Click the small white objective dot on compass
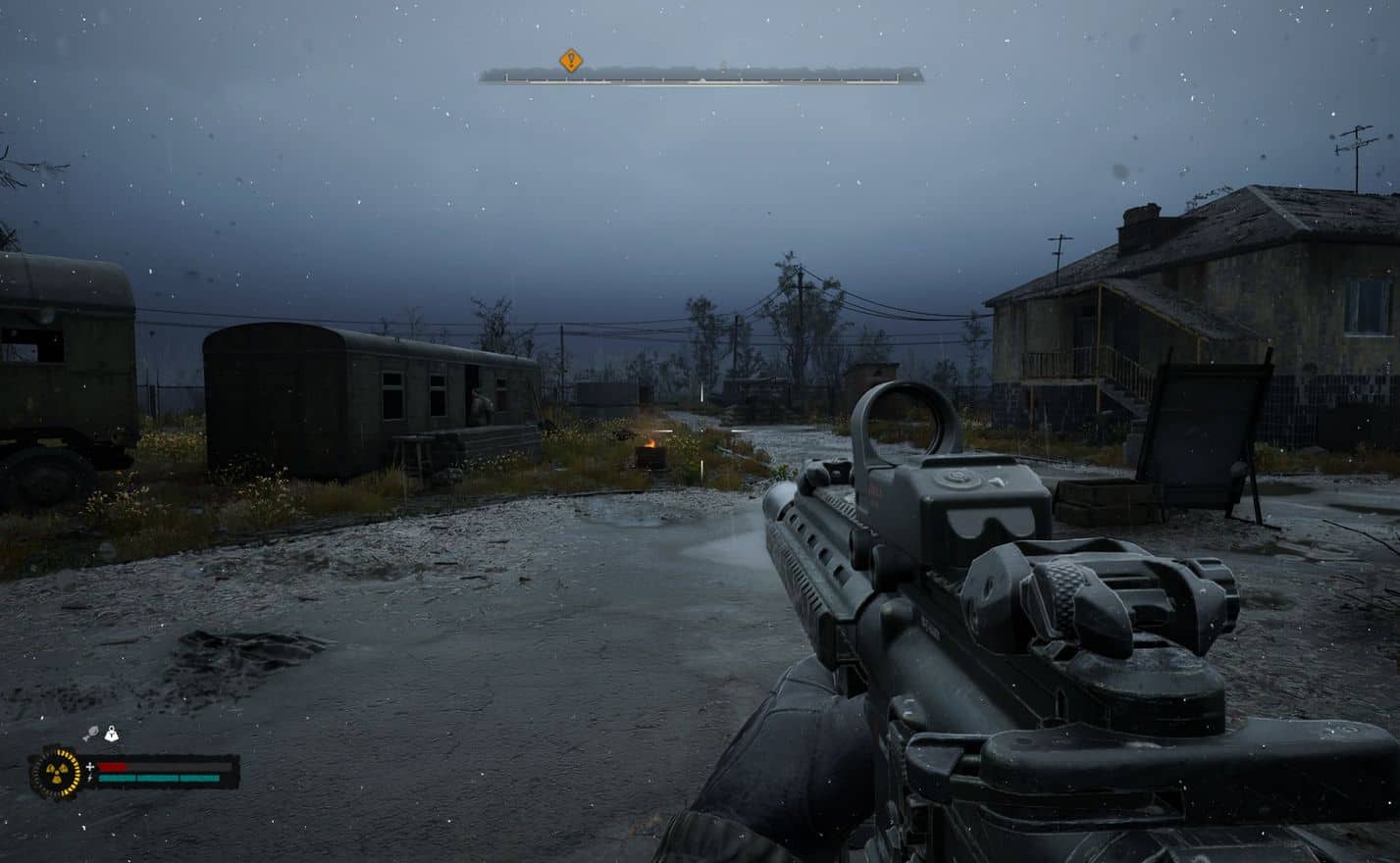1400x863 pixels. pos(701,79)
